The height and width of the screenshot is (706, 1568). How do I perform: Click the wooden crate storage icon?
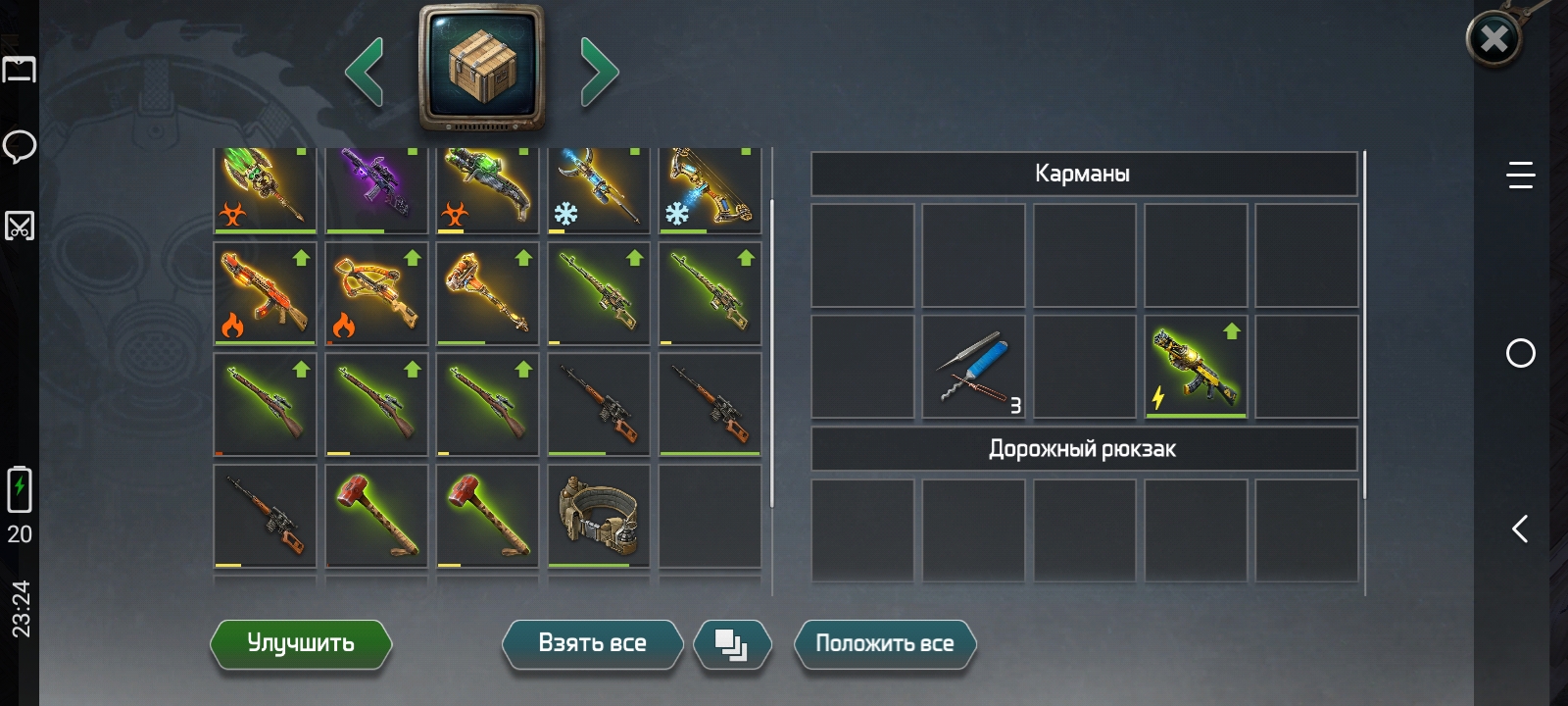pyautogui.click(x=481, y=67)
